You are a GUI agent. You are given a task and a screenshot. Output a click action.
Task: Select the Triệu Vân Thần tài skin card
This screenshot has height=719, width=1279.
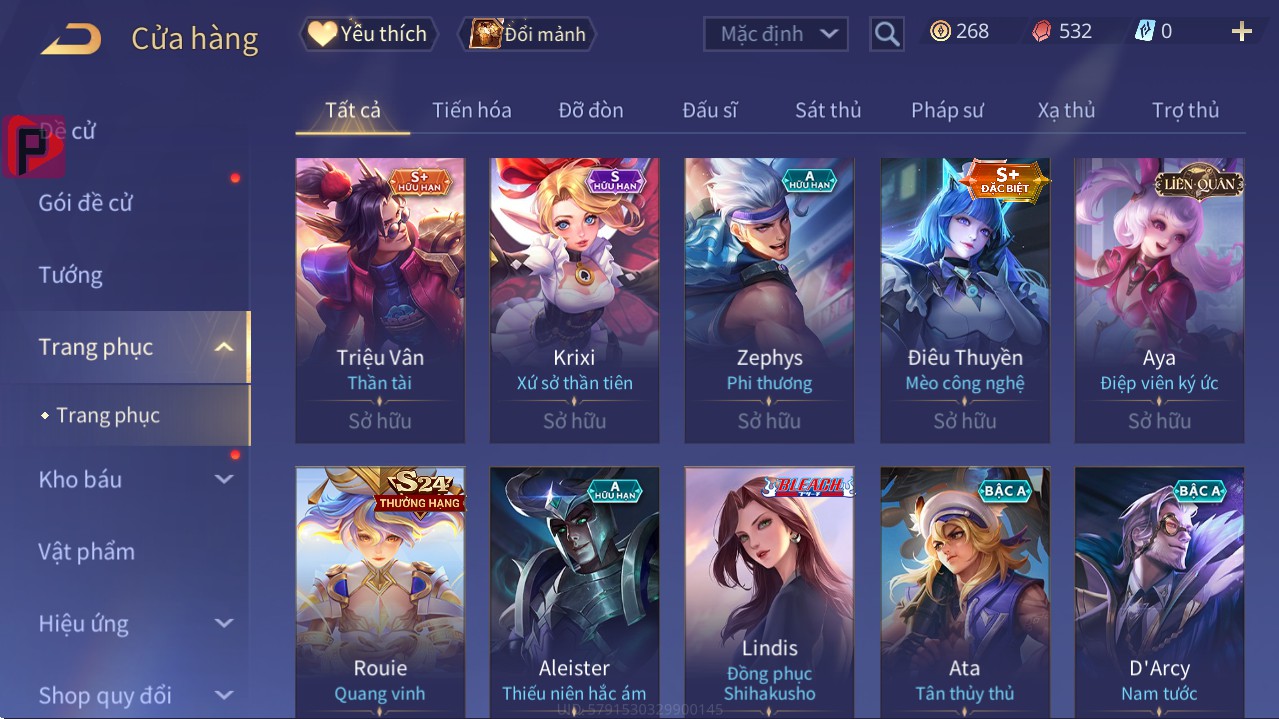(380, 299)
